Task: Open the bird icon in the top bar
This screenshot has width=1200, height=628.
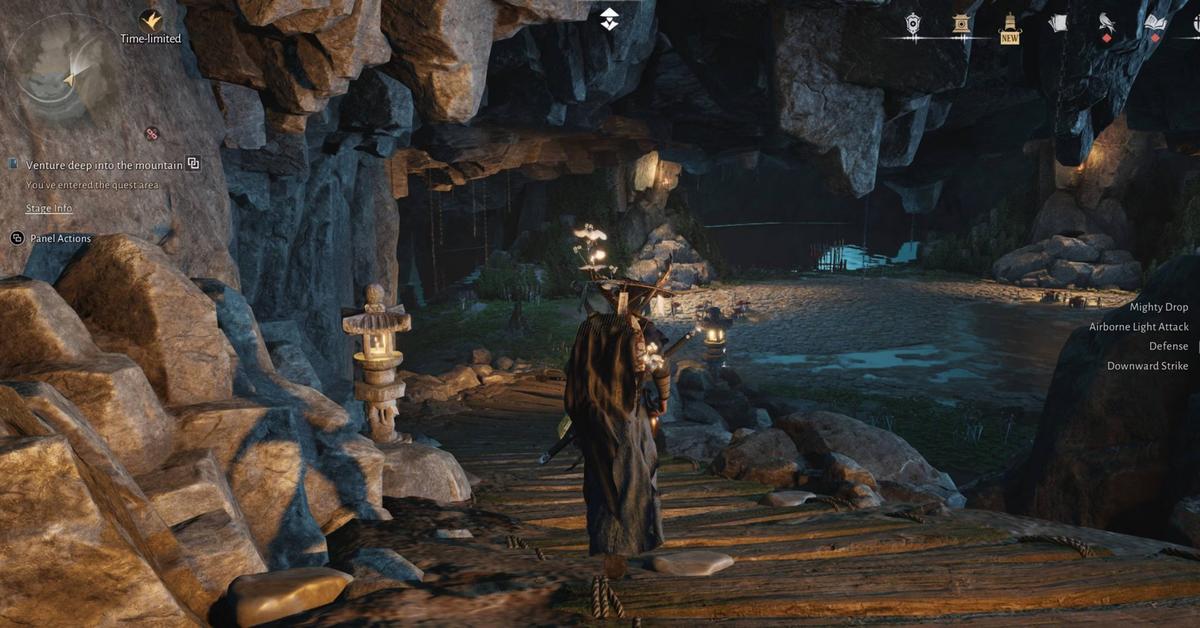Action: point(1107,23)
